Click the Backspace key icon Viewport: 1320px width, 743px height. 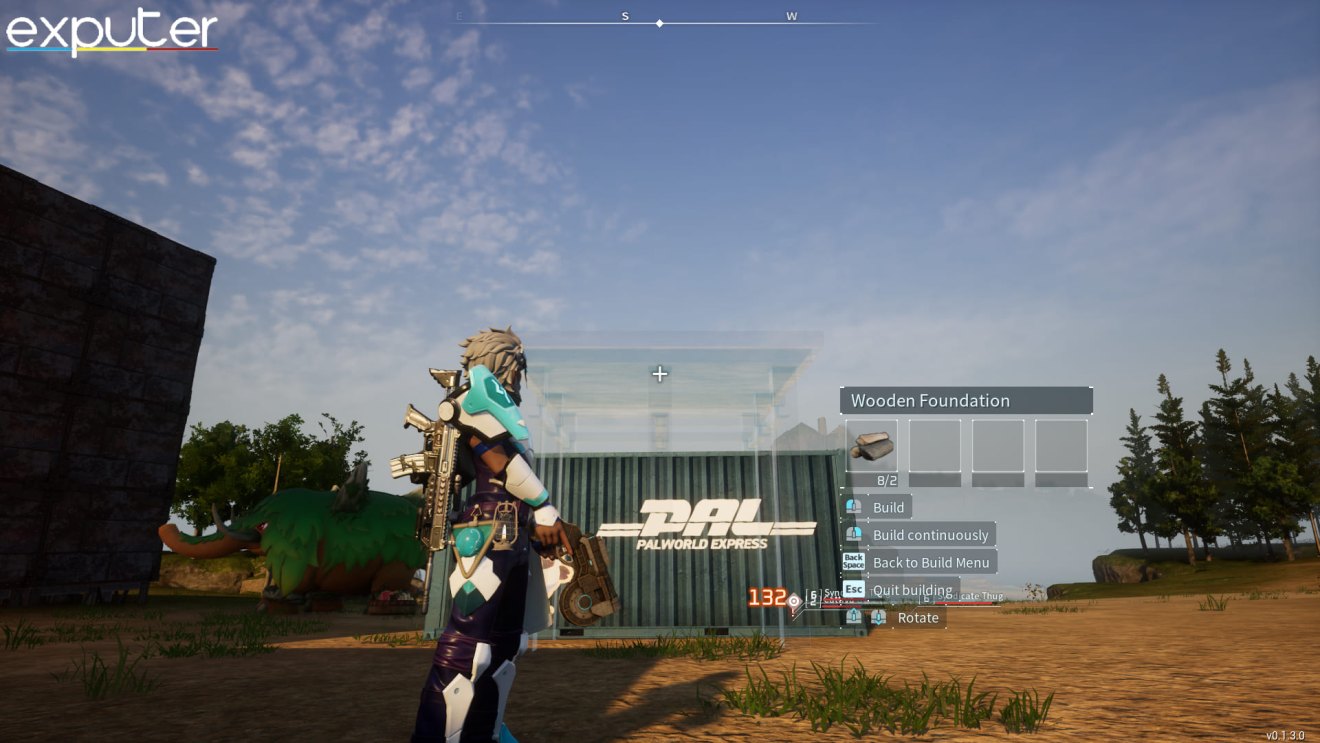pos(854,562)
